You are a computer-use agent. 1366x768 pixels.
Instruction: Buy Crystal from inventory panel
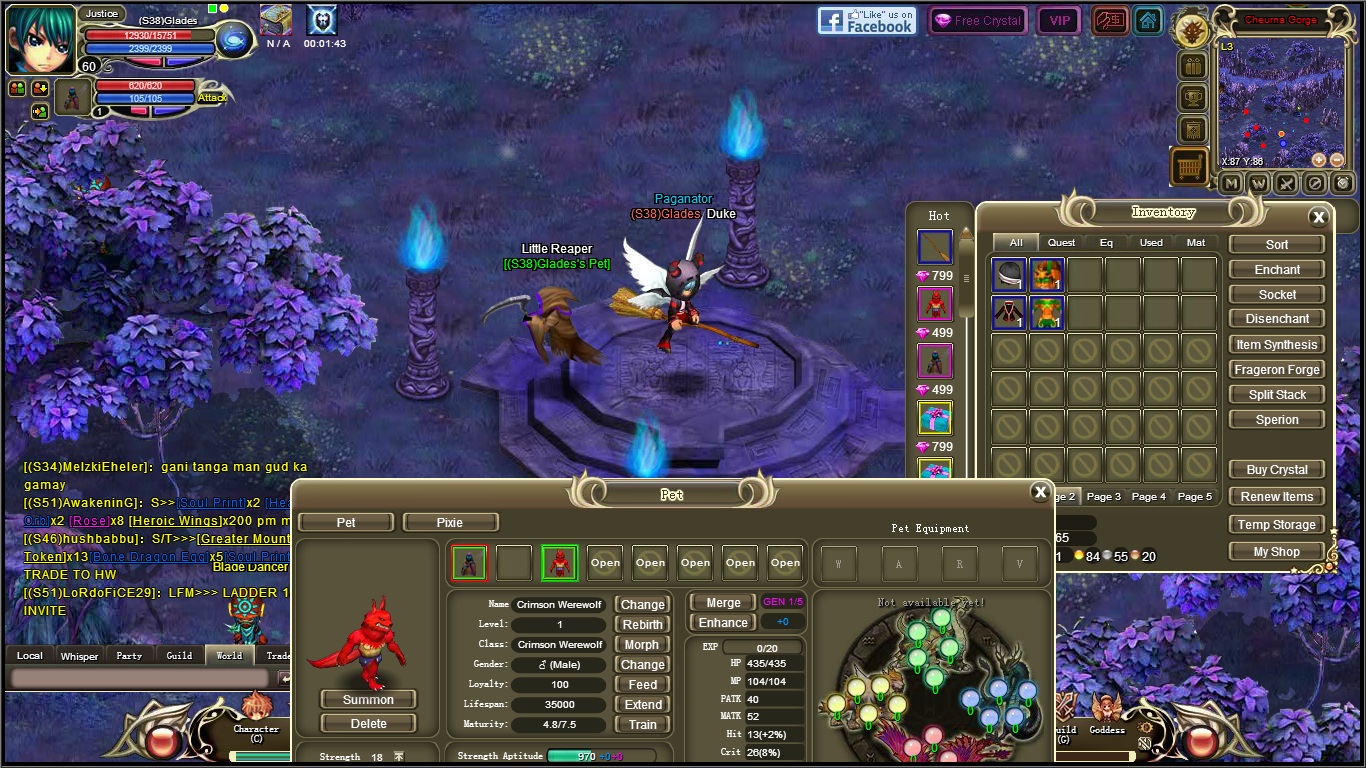point(1277,470)
